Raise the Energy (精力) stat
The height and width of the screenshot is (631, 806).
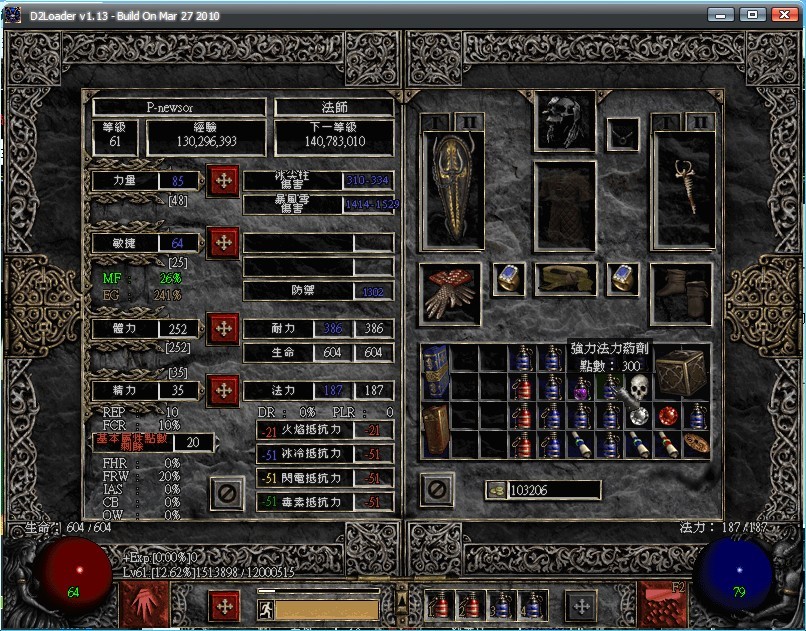pyautogui.click(x=222, y=389)
